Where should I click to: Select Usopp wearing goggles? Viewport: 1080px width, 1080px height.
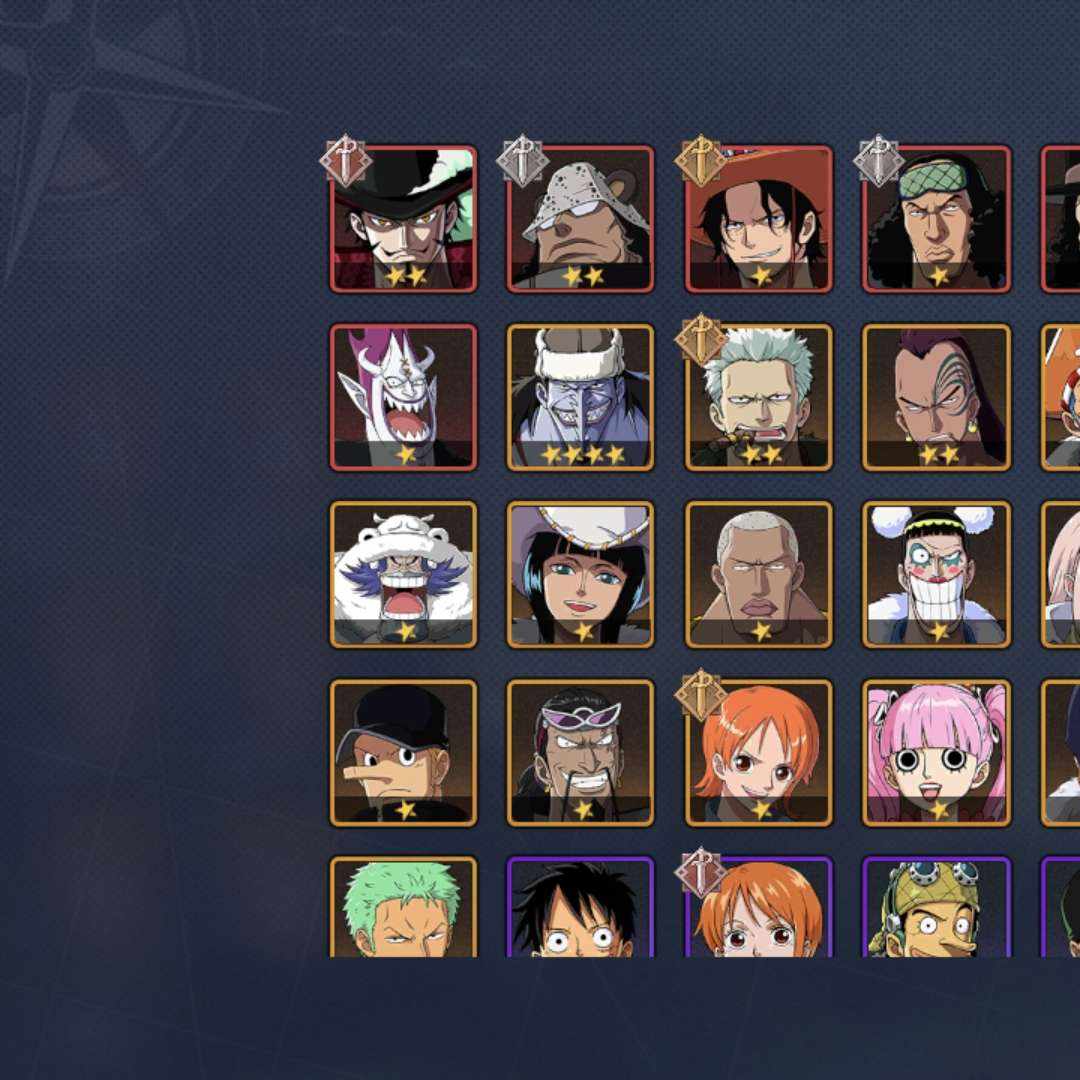(x=936, y=907)
